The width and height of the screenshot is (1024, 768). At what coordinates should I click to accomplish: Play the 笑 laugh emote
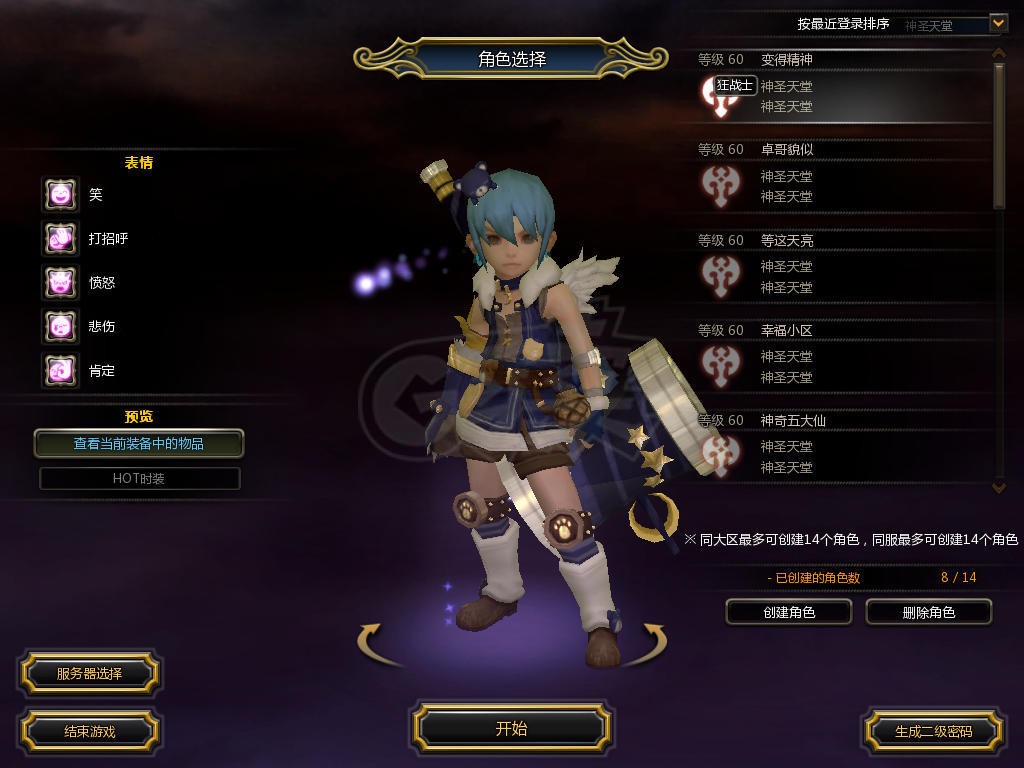coord(60,194)
